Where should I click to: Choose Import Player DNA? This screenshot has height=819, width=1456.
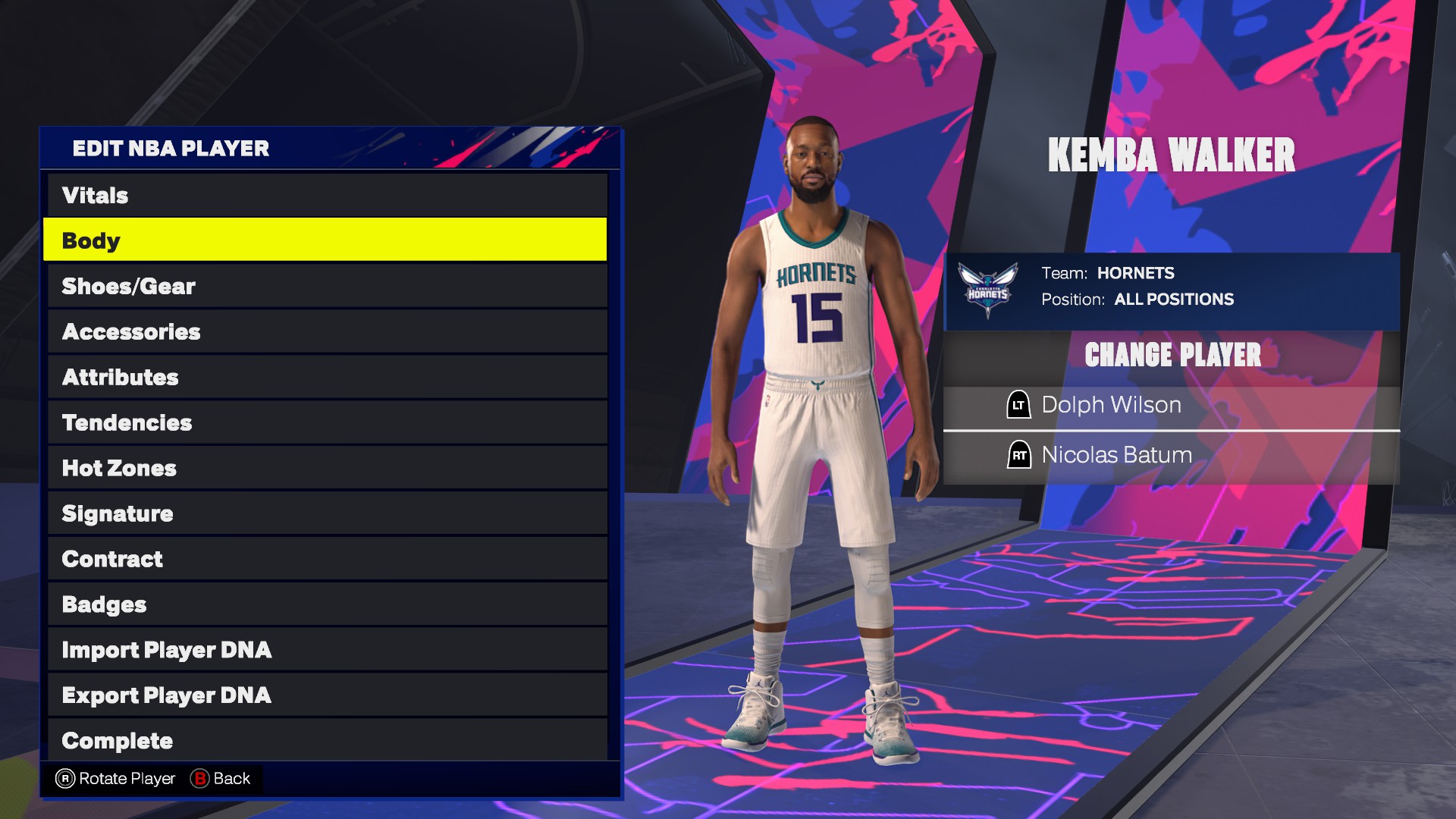[326, 650]
